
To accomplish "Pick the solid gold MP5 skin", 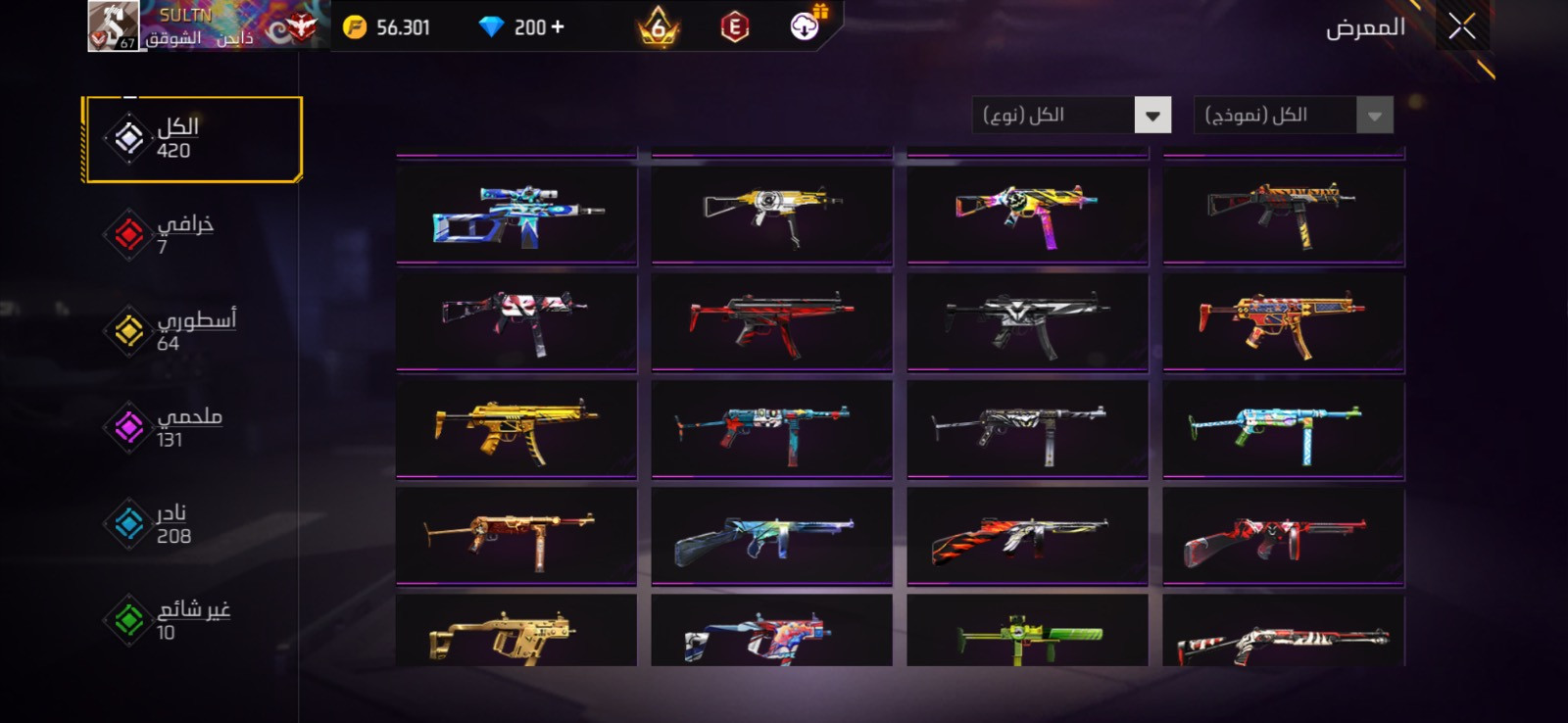I will click(x=516, y=428).
